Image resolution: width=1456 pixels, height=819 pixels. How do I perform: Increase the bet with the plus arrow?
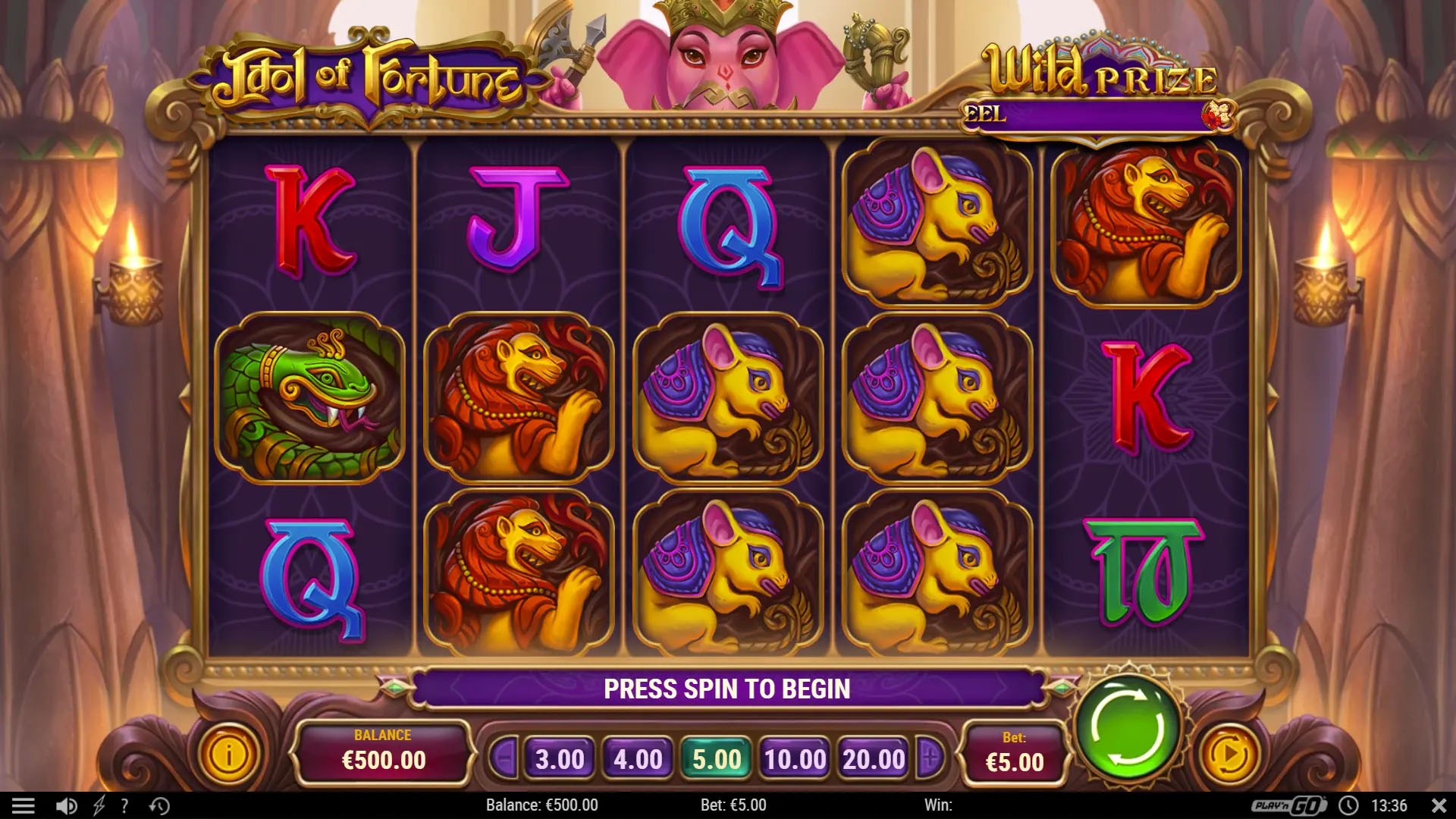pyautogui.click(x=930, y=757)
